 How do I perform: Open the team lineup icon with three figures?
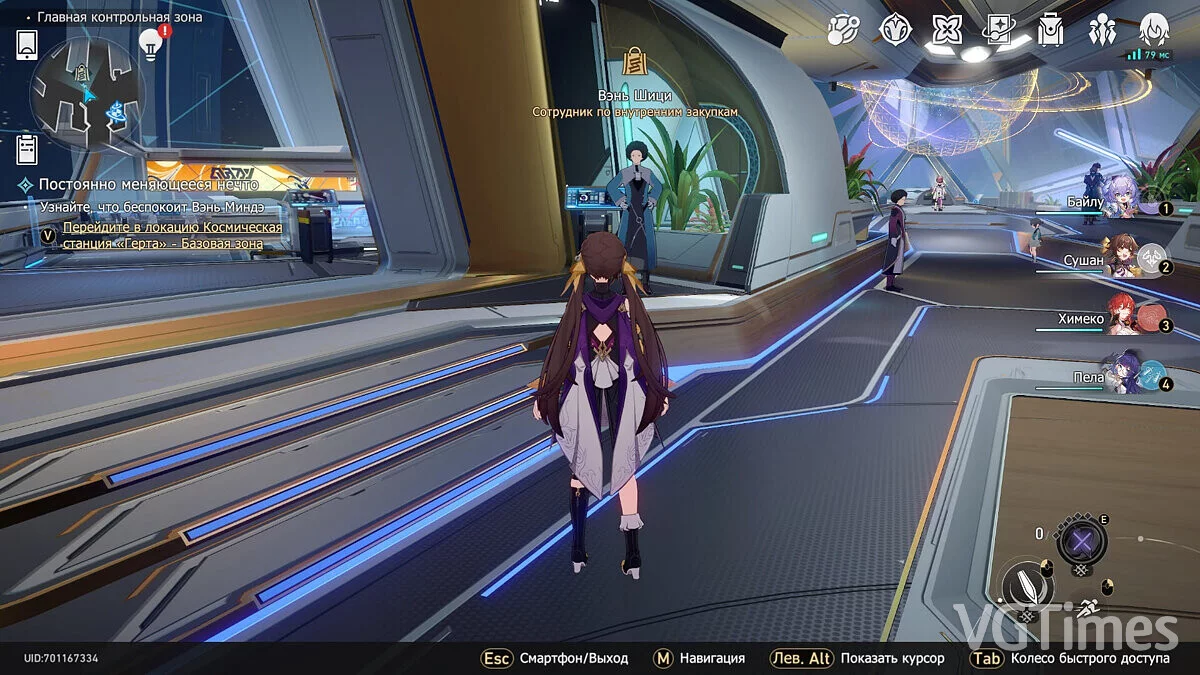[x=1102, y=31]
